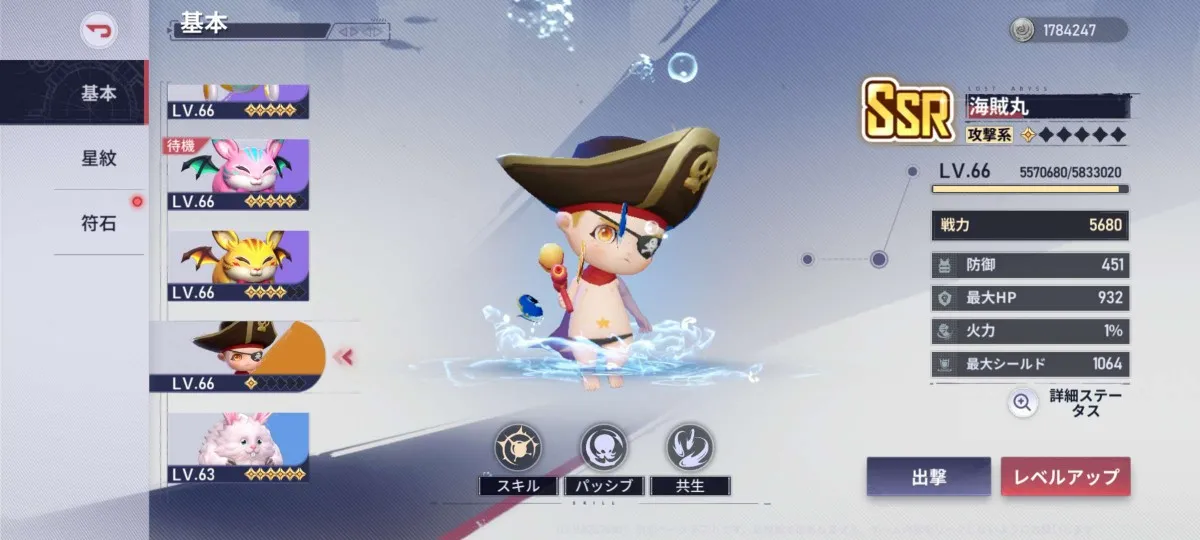Pick the pink fluffy rabbit pet LV.63
The width and height of the screenshot is (1200, 540).
[238, 448]
